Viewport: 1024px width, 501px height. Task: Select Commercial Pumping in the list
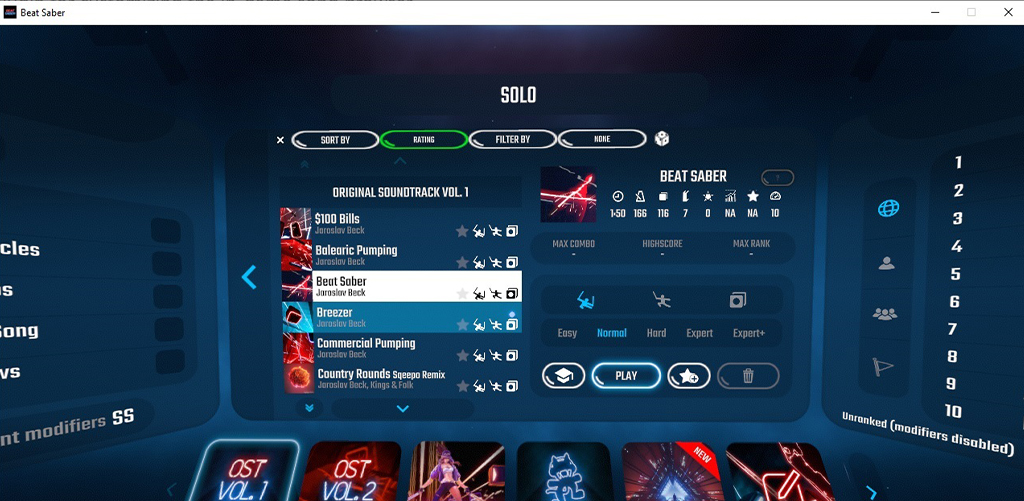pyautogui.click(x=380, y=348)
